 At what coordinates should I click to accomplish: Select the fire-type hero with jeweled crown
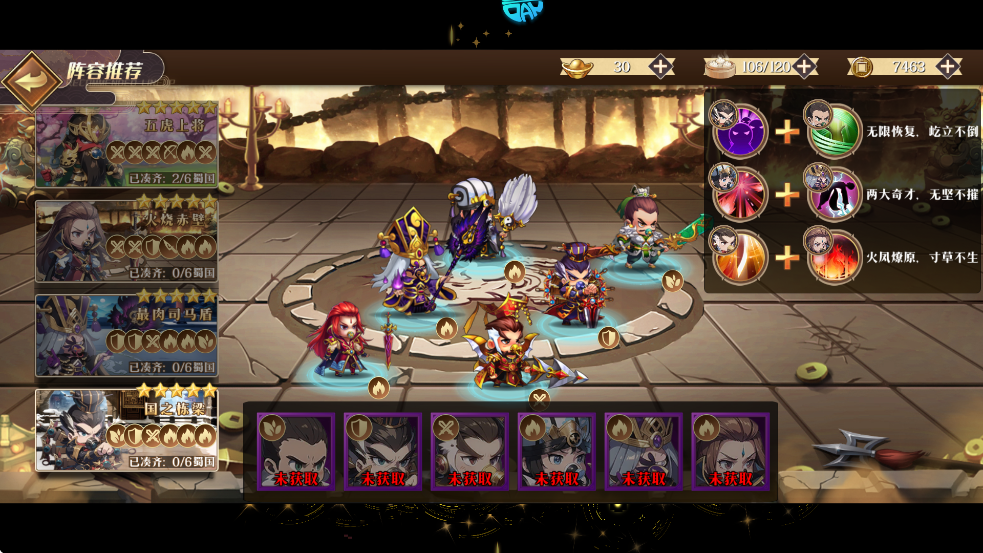[x=643, y=452]
